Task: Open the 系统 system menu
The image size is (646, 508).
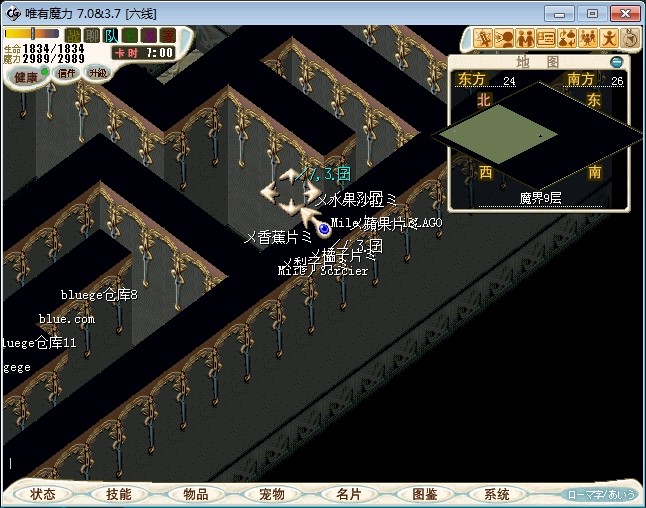Action: [497, 494]
